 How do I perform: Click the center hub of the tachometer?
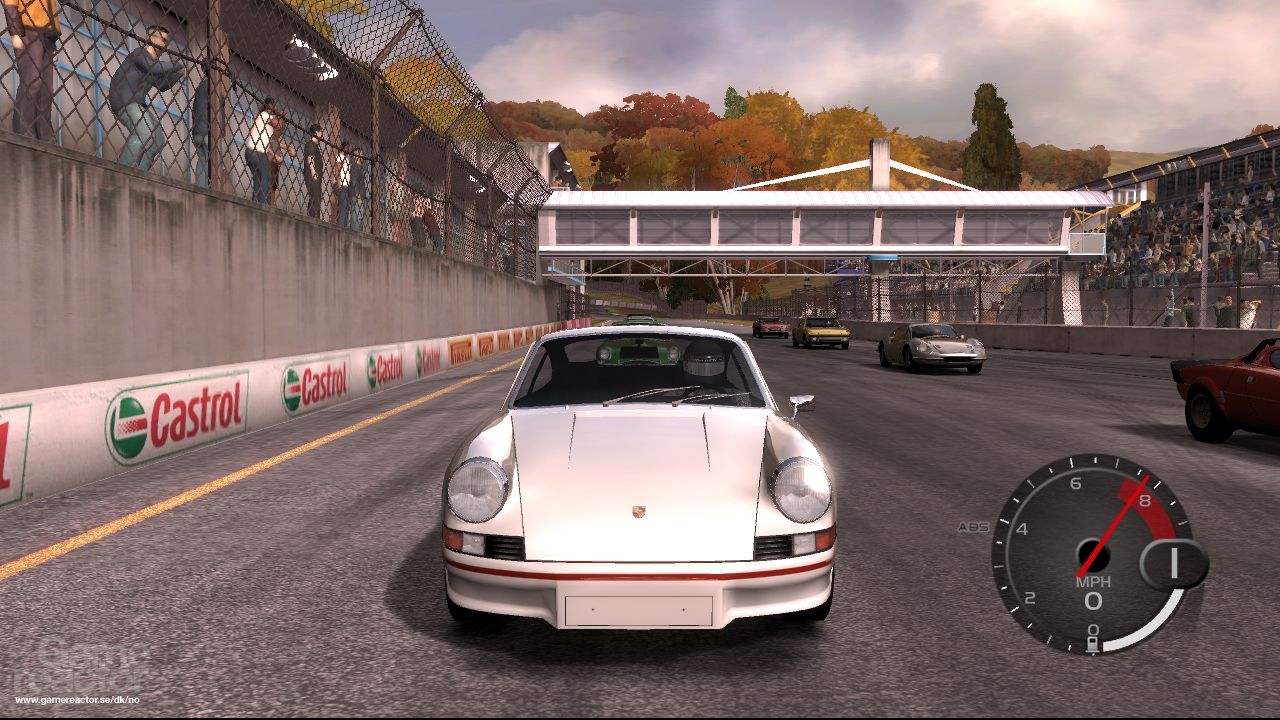(x=1094, y=556)
